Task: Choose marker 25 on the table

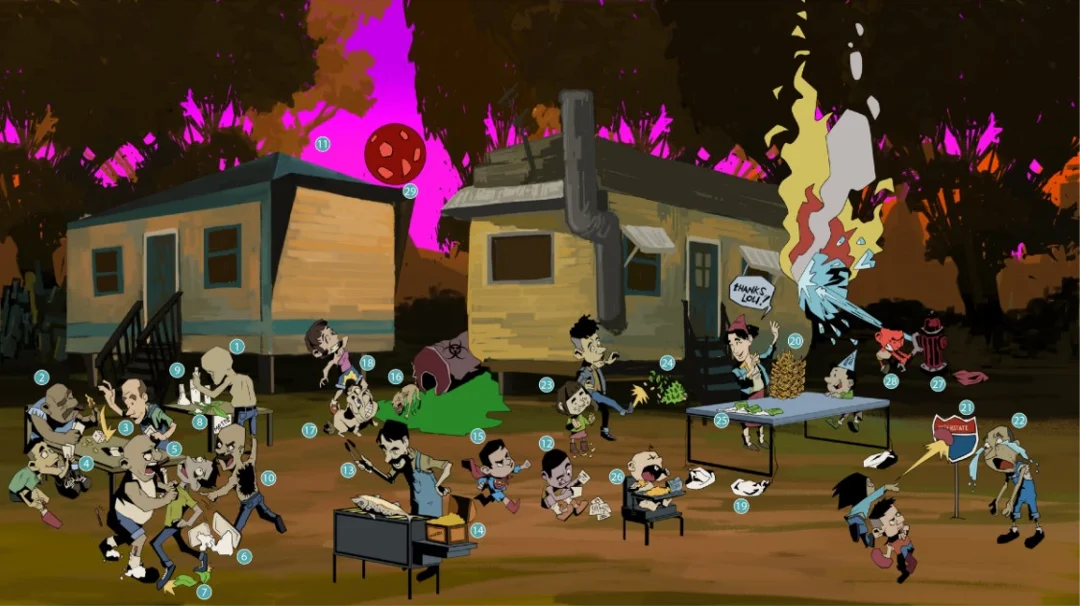Action: pos(722,421)
